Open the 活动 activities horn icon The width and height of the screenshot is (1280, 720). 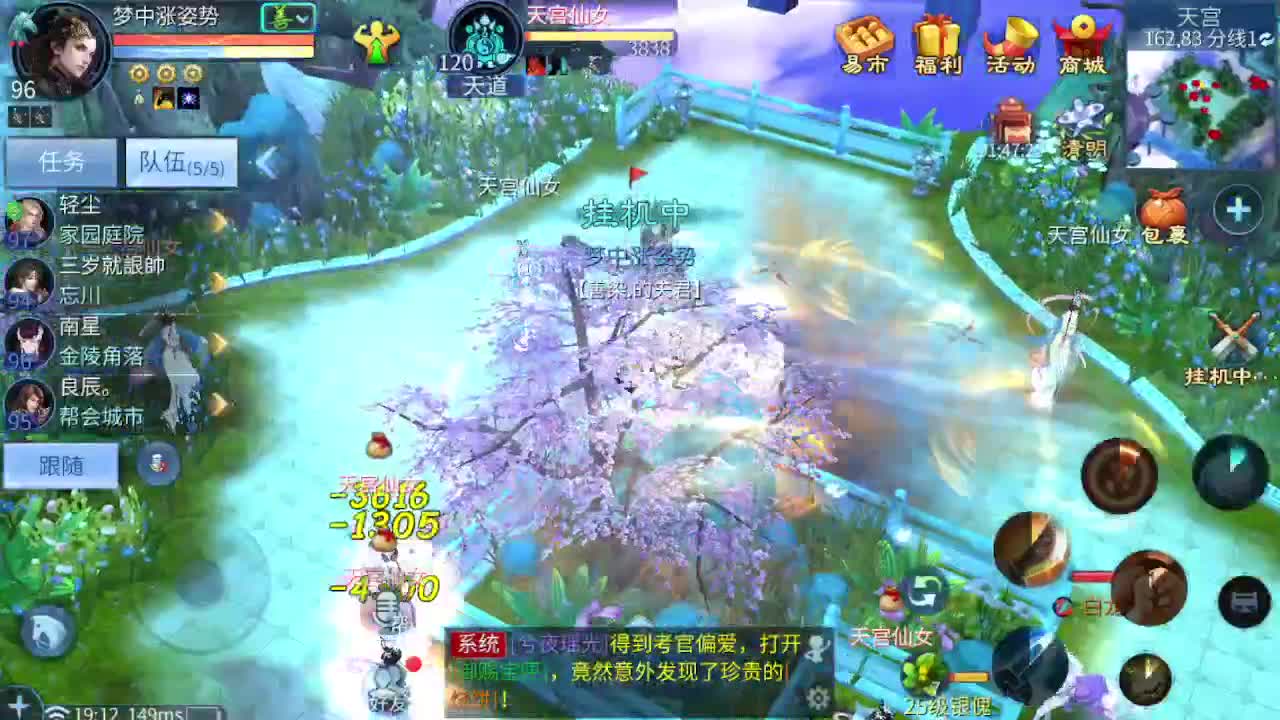point(1010,42)
